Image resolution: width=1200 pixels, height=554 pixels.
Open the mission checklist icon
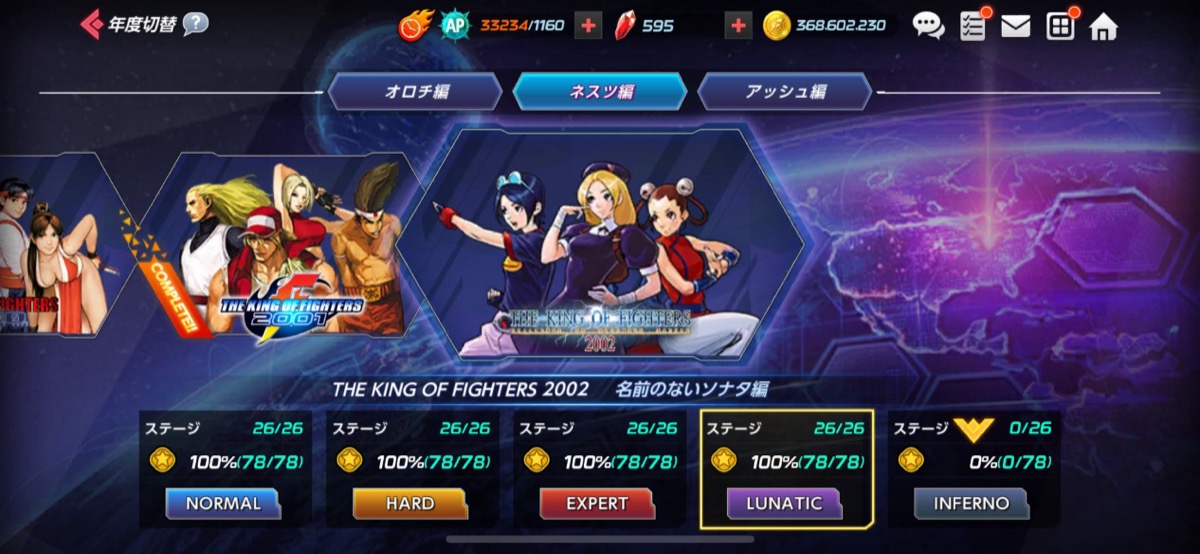[x=972, y=26]
